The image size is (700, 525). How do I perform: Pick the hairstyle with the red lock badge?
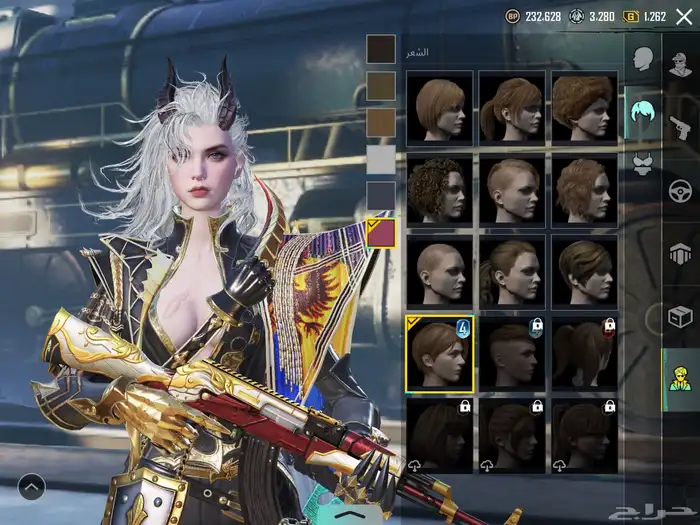pyautogui.click(x=584, y=353)
